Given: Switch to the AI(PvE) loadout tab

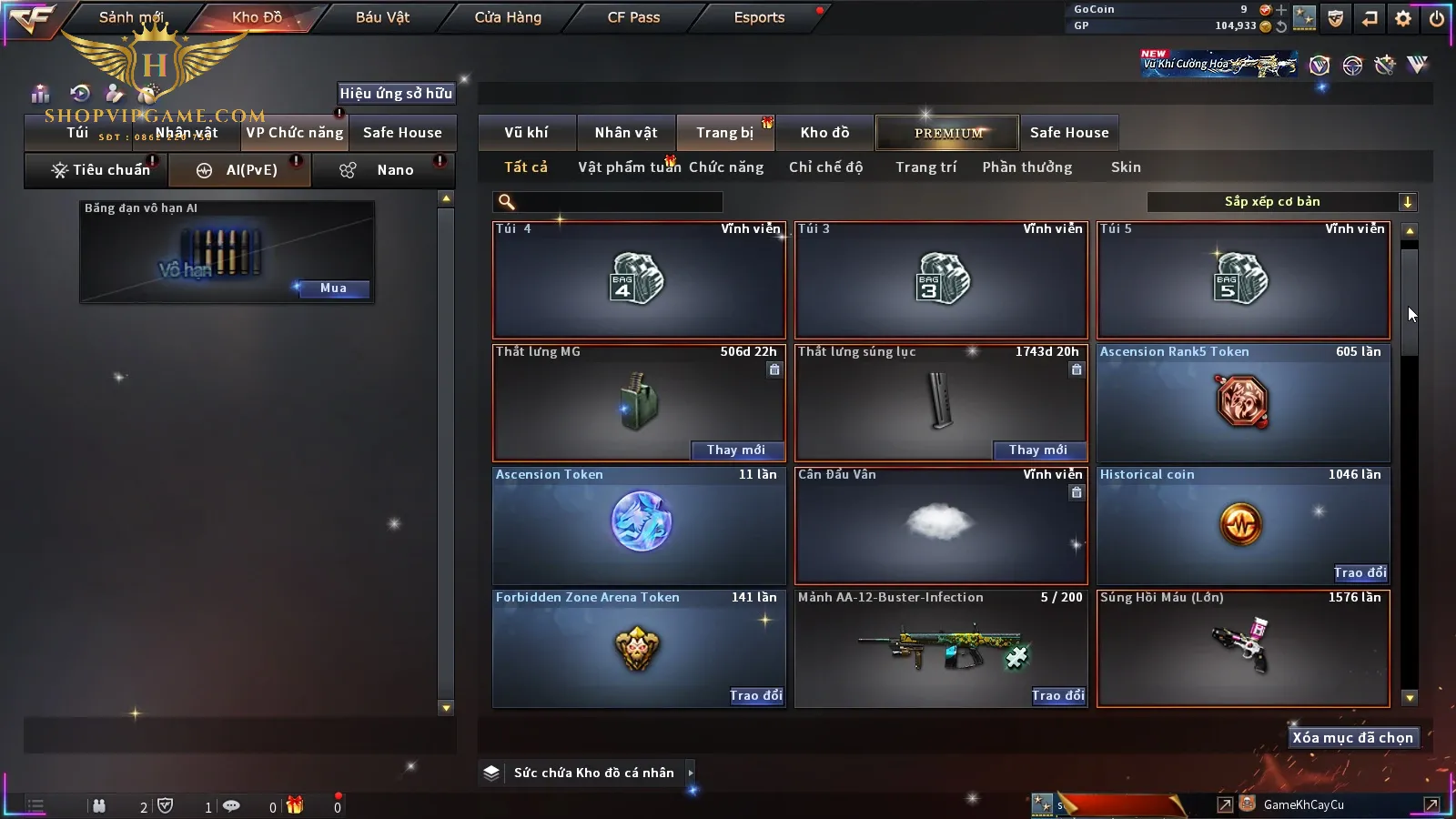Looking at the screenshot, I should click(x=240, y=170).
